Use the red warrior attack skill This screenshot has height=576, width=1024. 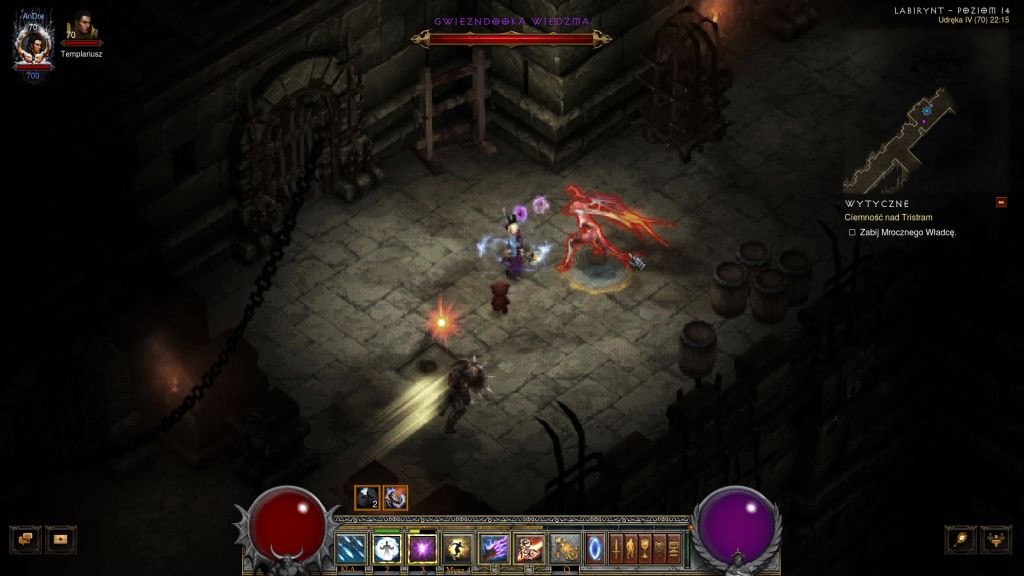[529, 549]
